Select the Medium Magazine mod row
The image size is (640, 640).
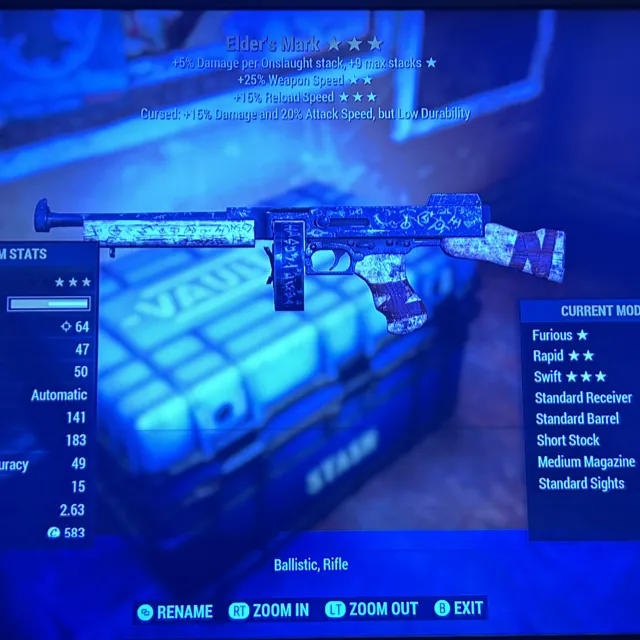pyautogui.click(x=586, y=462)
